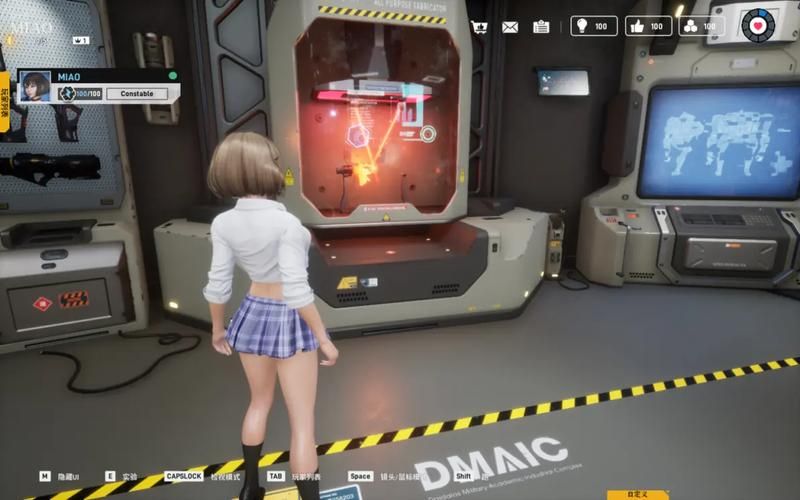Click the yellow custom button at bottom right
The width and height of the screenshot is (800, 500).
tap(638, 493)
